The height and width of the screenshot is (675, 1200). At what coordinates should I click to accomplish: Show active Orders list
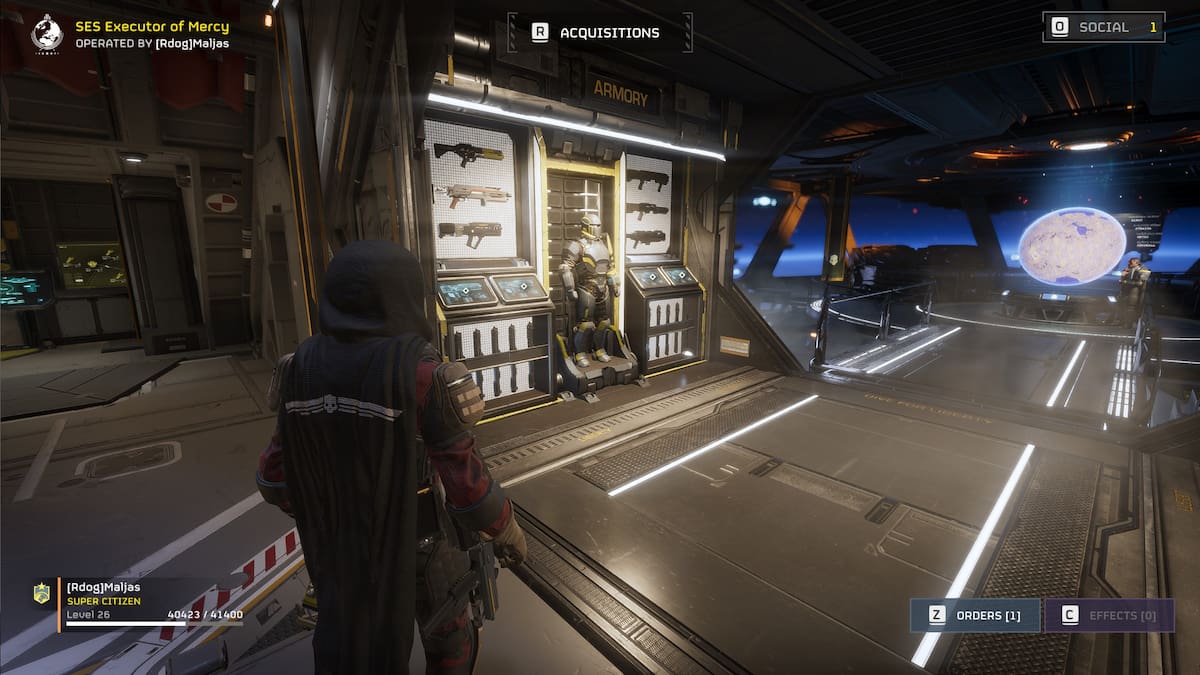tap(975, 615)
